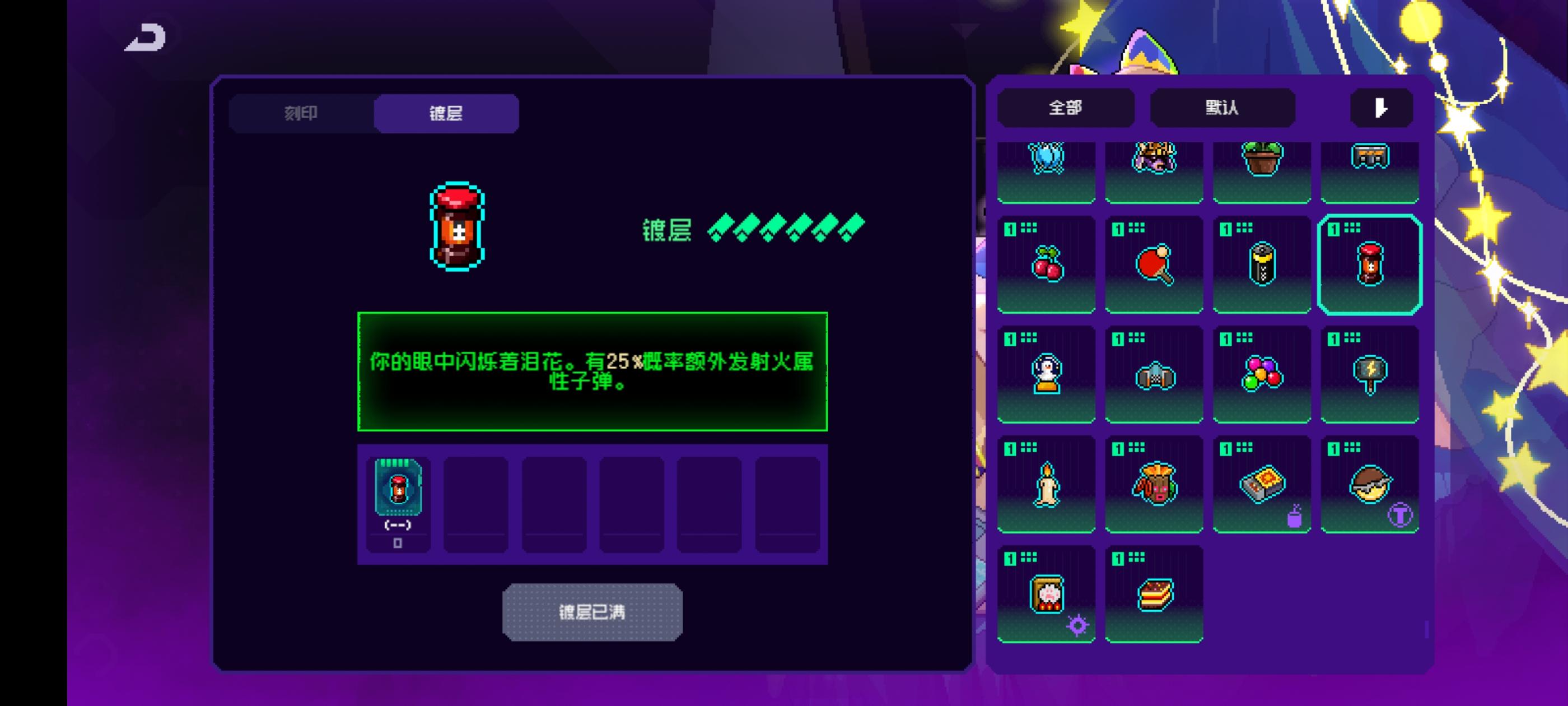The image size is (1568, 706).
Task: Switch to the 镀层 tab
Action: 446,113
